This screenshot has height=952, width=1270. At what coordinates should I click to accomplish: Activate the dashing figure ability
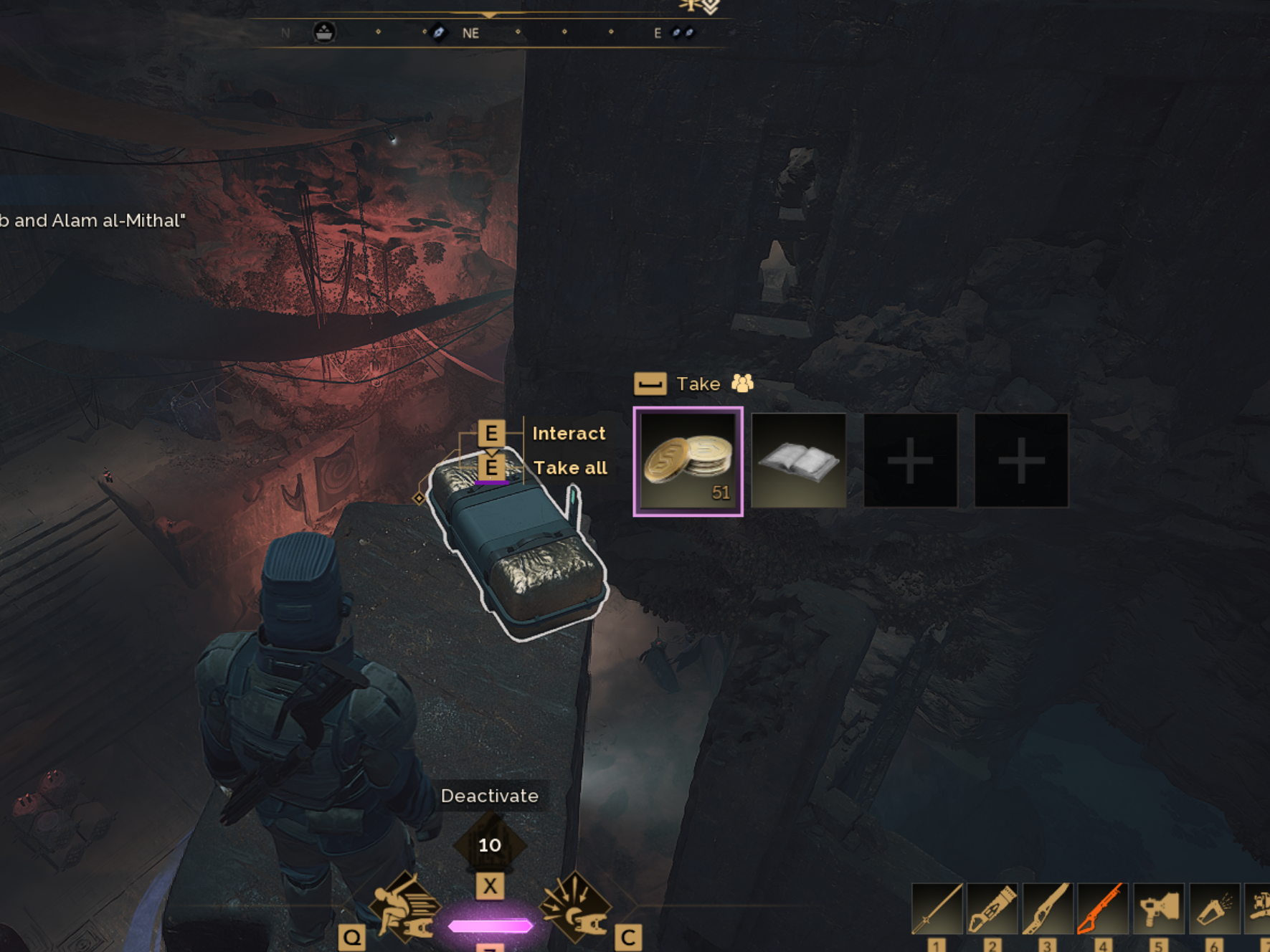405,908
